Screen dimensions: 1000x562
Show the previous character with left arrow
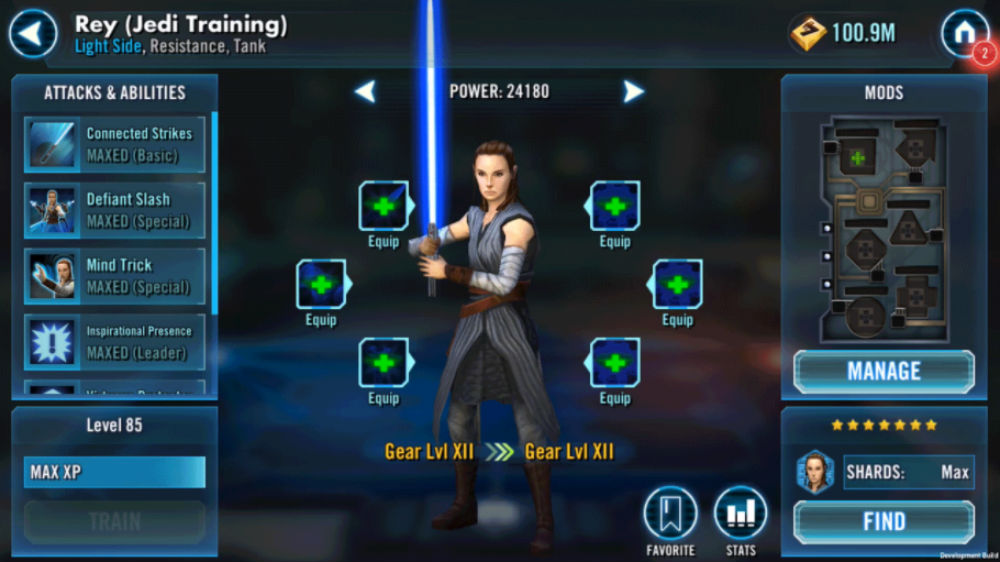pos(366,92)
